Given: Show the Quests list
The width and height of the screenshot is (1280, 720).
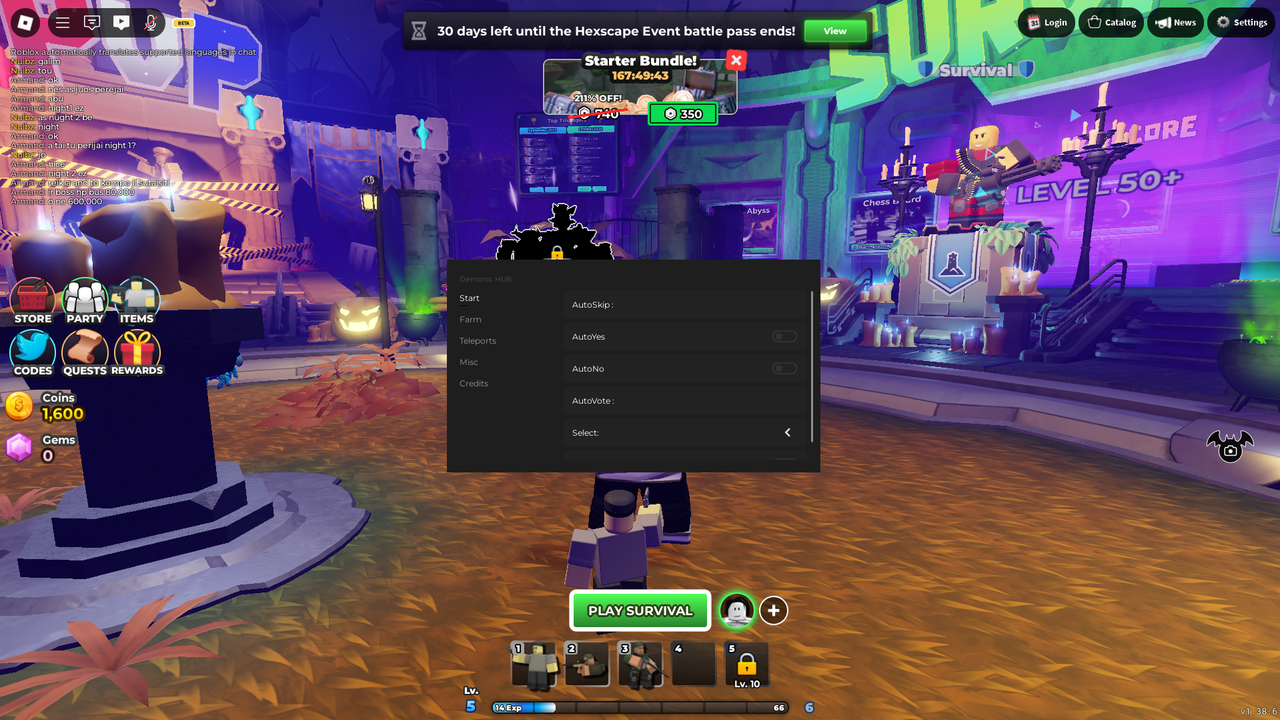Looking at the screenshot, I should click(x=85, y=352).
